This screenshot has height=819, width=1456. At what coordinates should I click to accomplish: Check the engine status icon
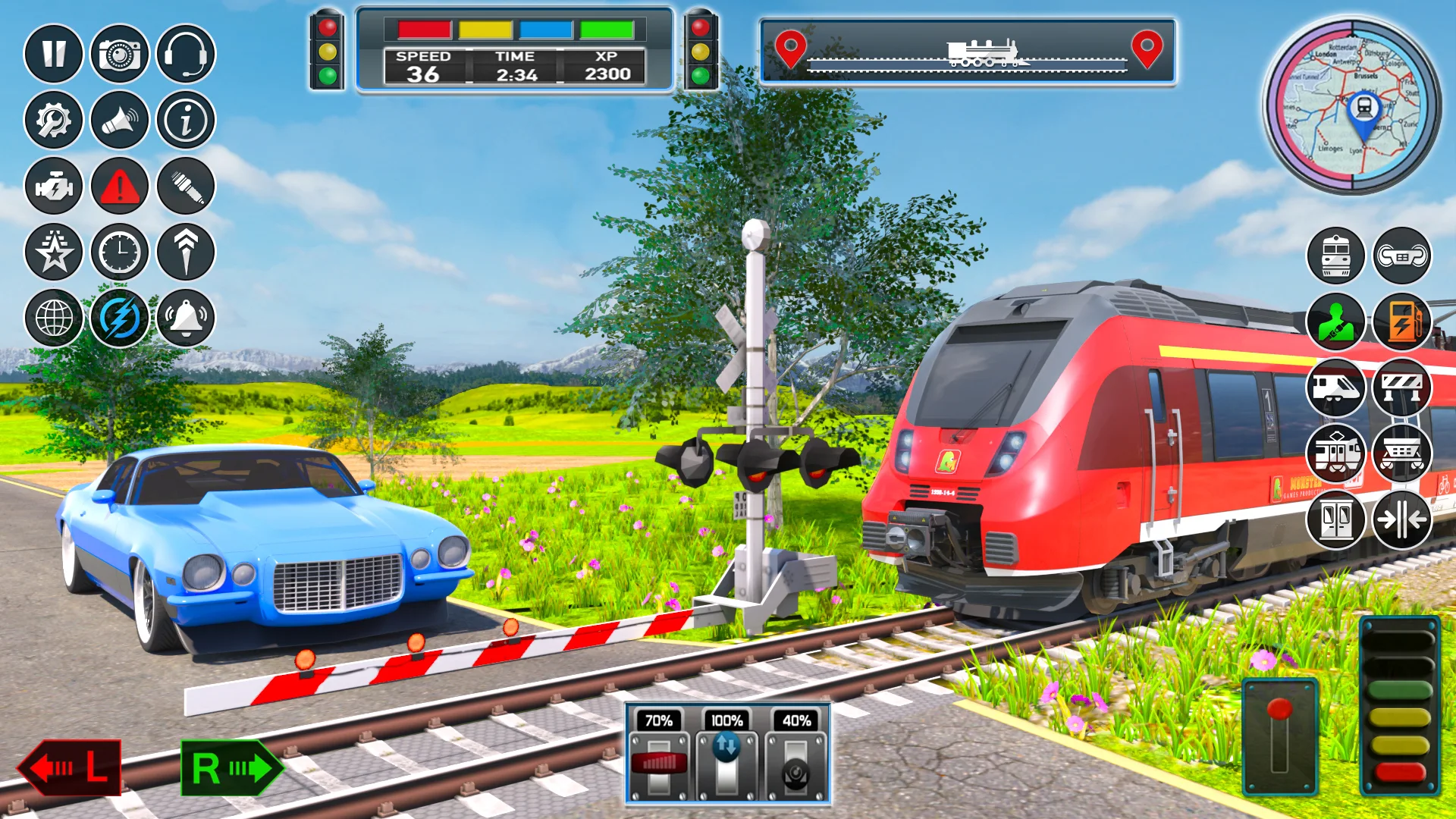(x=53, y=186)
